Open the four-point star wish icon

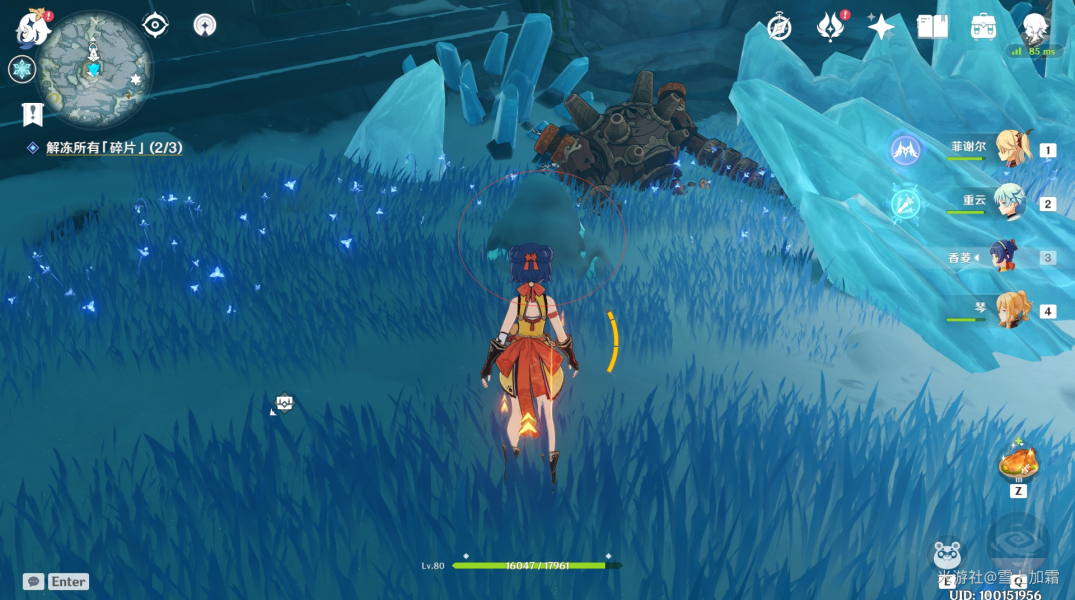881,27
